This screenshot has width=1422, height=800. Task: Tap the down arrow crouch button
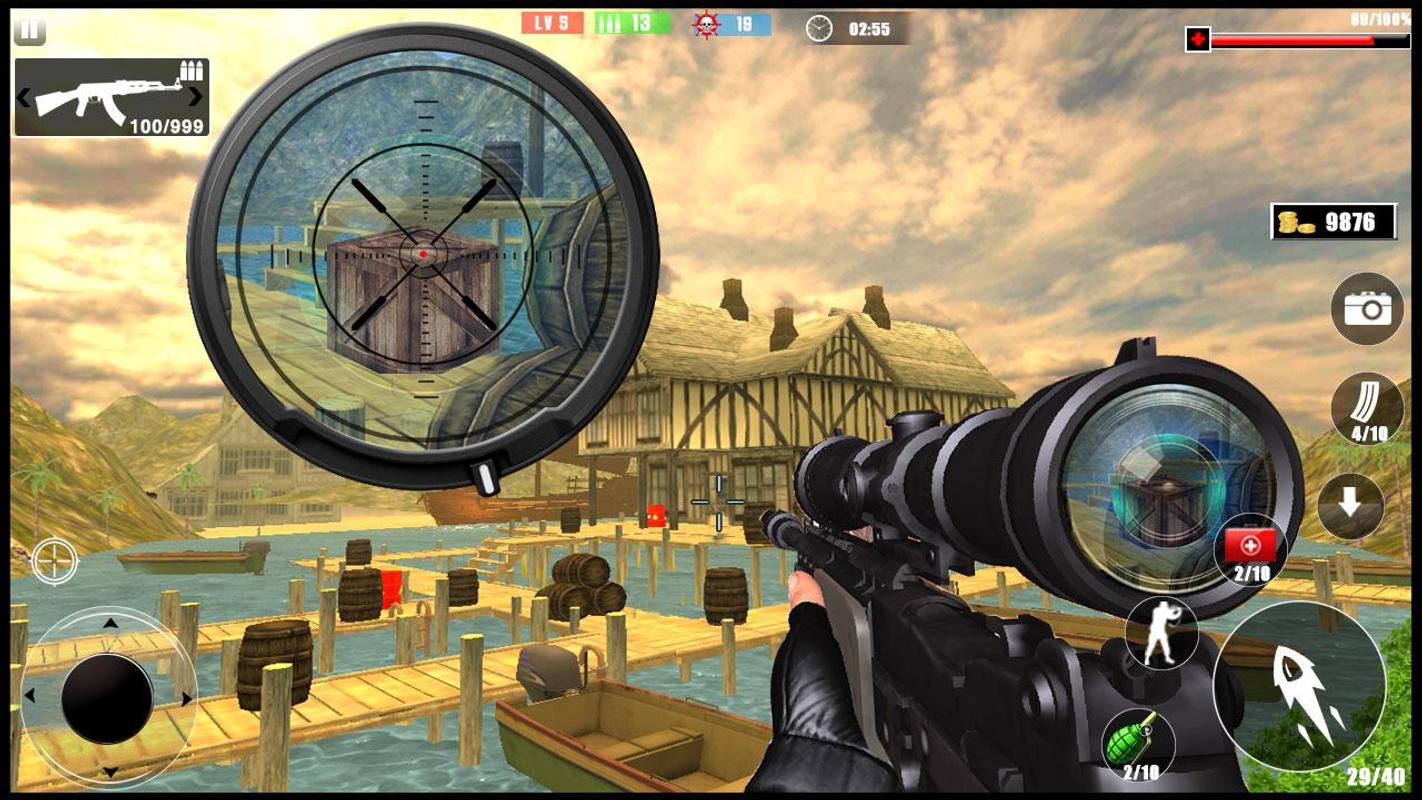tap(1350, 506)
